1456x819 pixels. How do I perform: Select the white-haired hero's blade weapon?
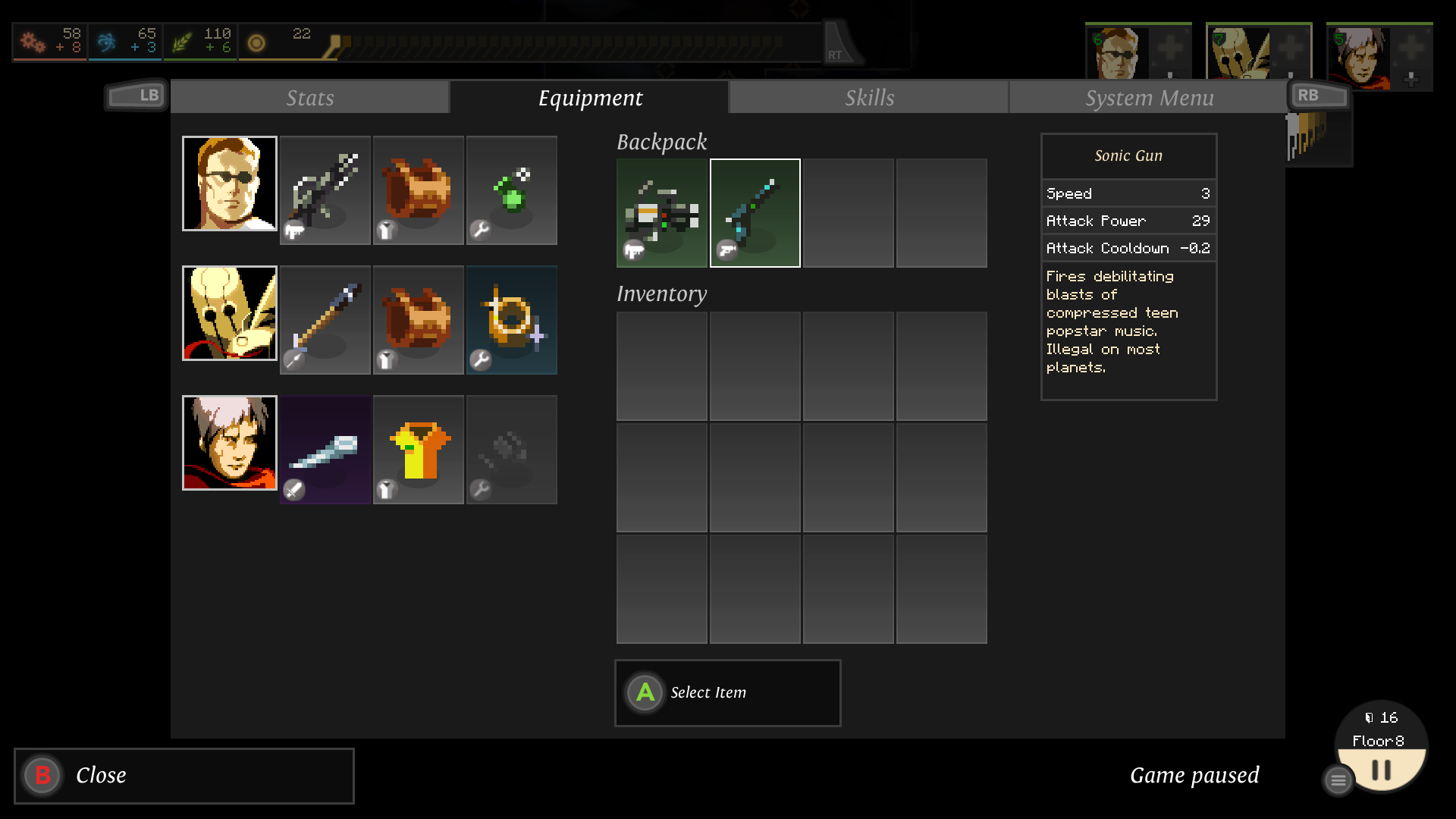pyautogui.click(x=325, y=450)
